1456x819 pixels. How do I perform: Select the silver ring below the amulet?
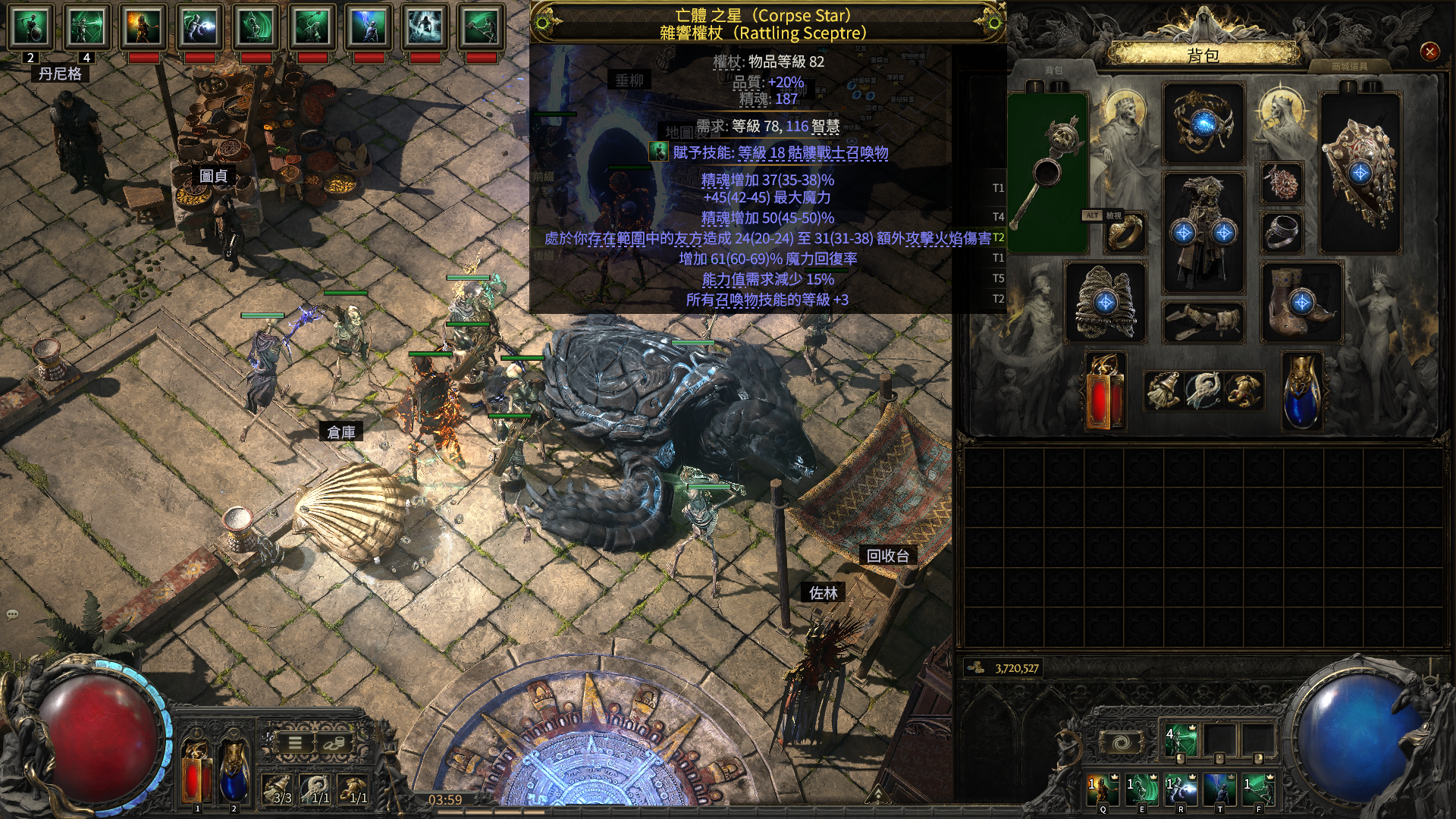tap(1282, 232)
